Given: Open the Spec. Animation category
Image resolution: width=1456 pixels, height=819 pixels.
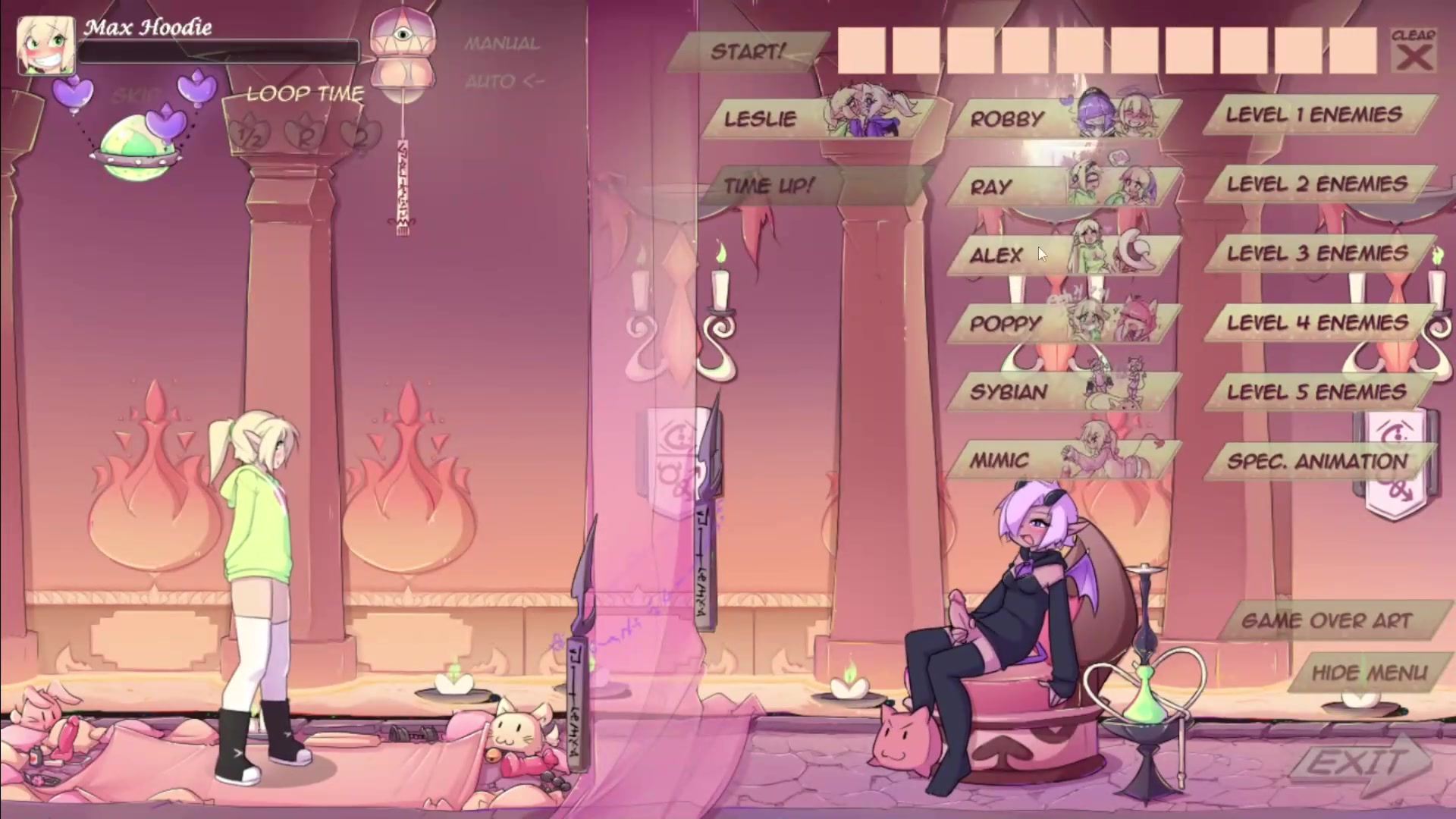Looking at the screenshot, I should [1318, 461].
